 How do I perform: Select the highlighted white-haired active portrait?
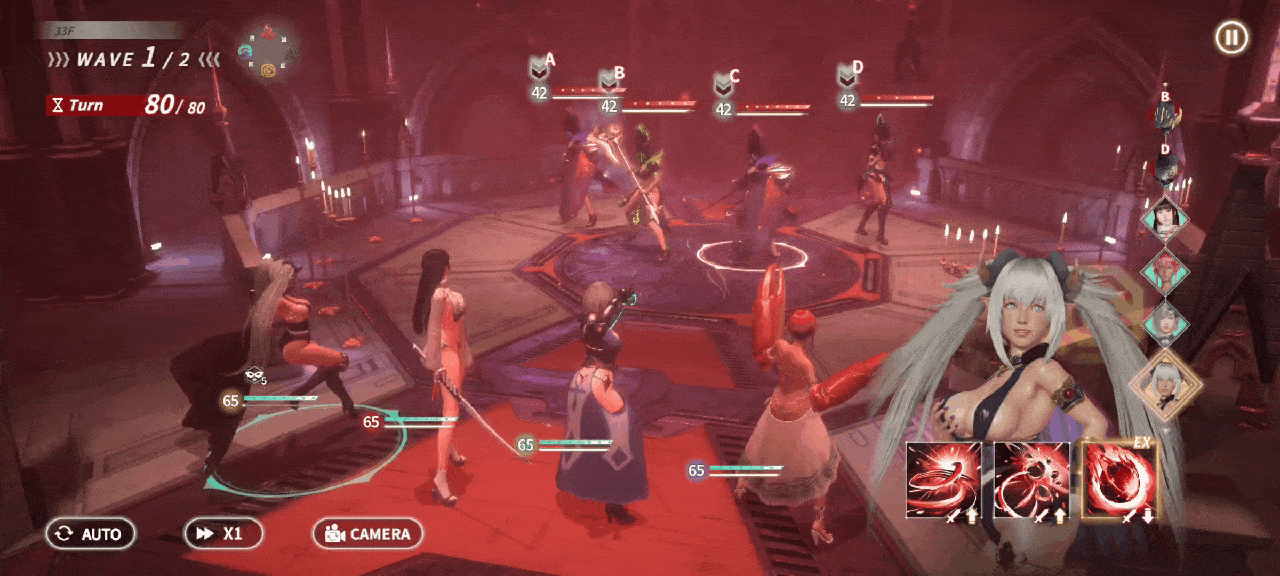[1164, 384]
